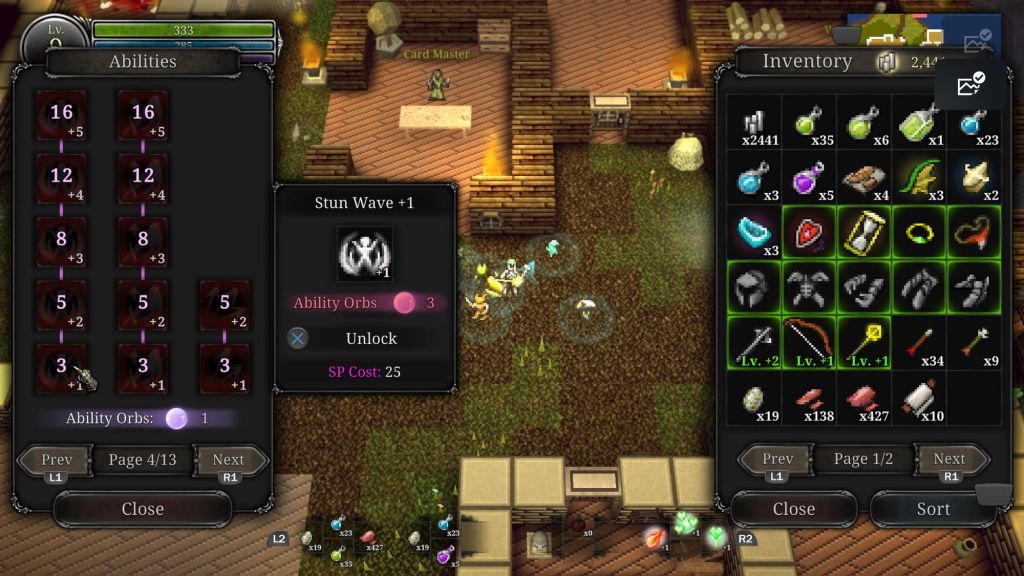This screenshot has height=576, width=1024.
Task: Select the green potion x35 stack
Action: coord(809,123)
